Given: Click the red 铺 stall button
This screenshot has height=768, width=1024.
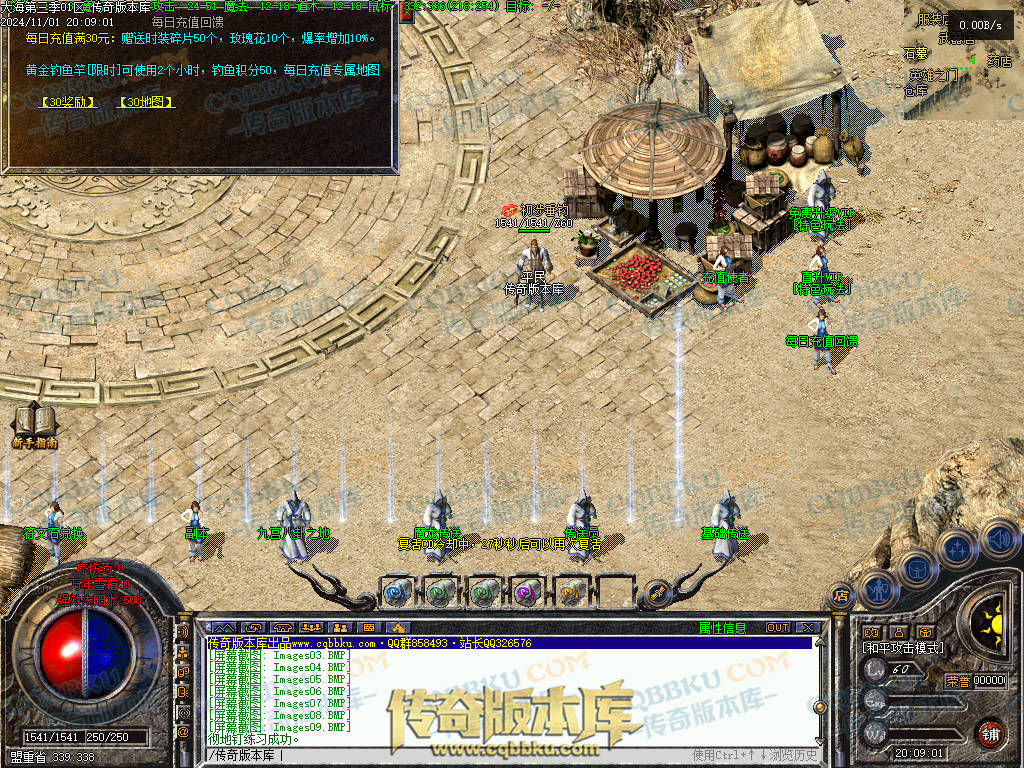Looking at the screenshot, I should click(990, 733).
